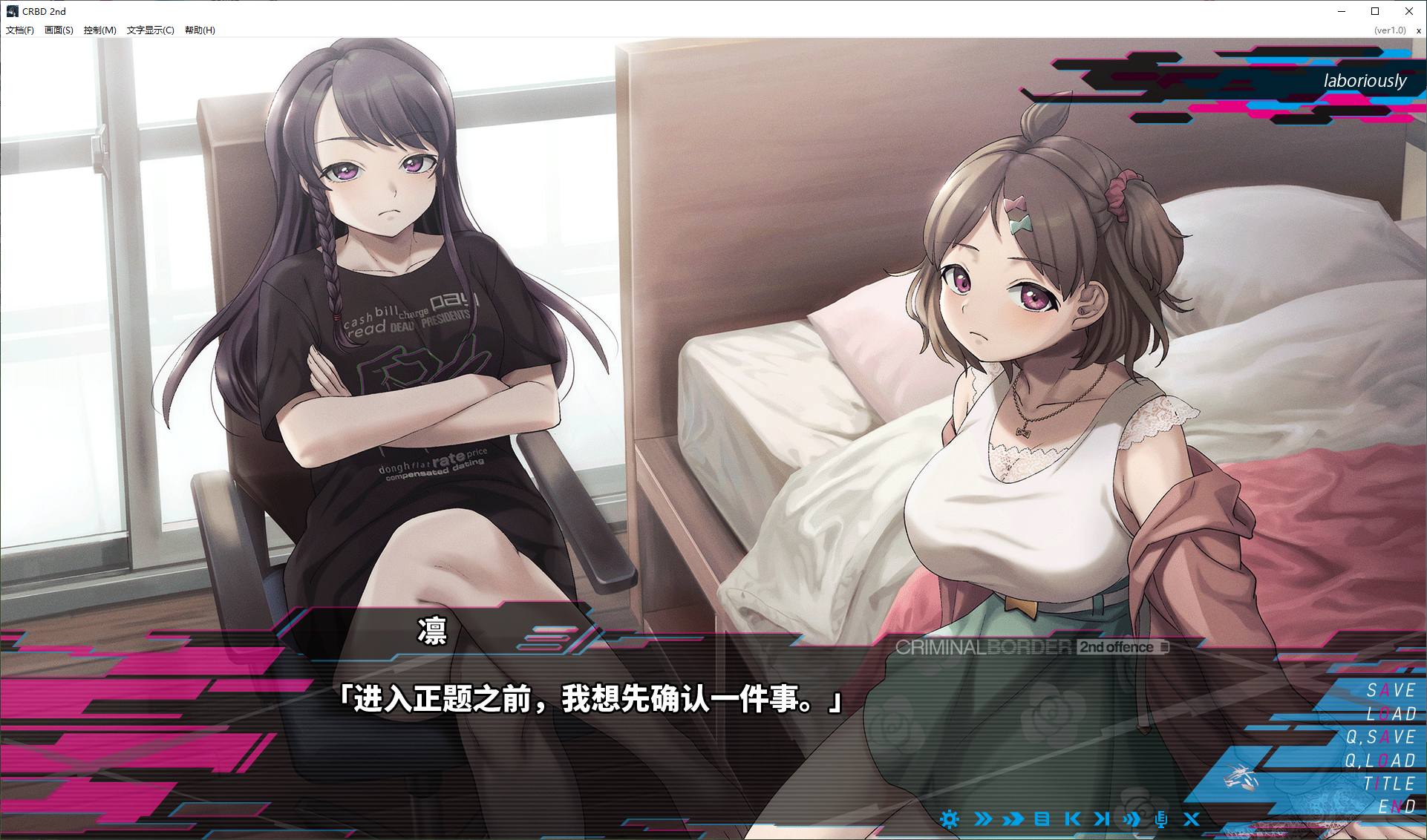Hide the message window with the X icon
1427x840 pixels.
[x=1192, y=819]
